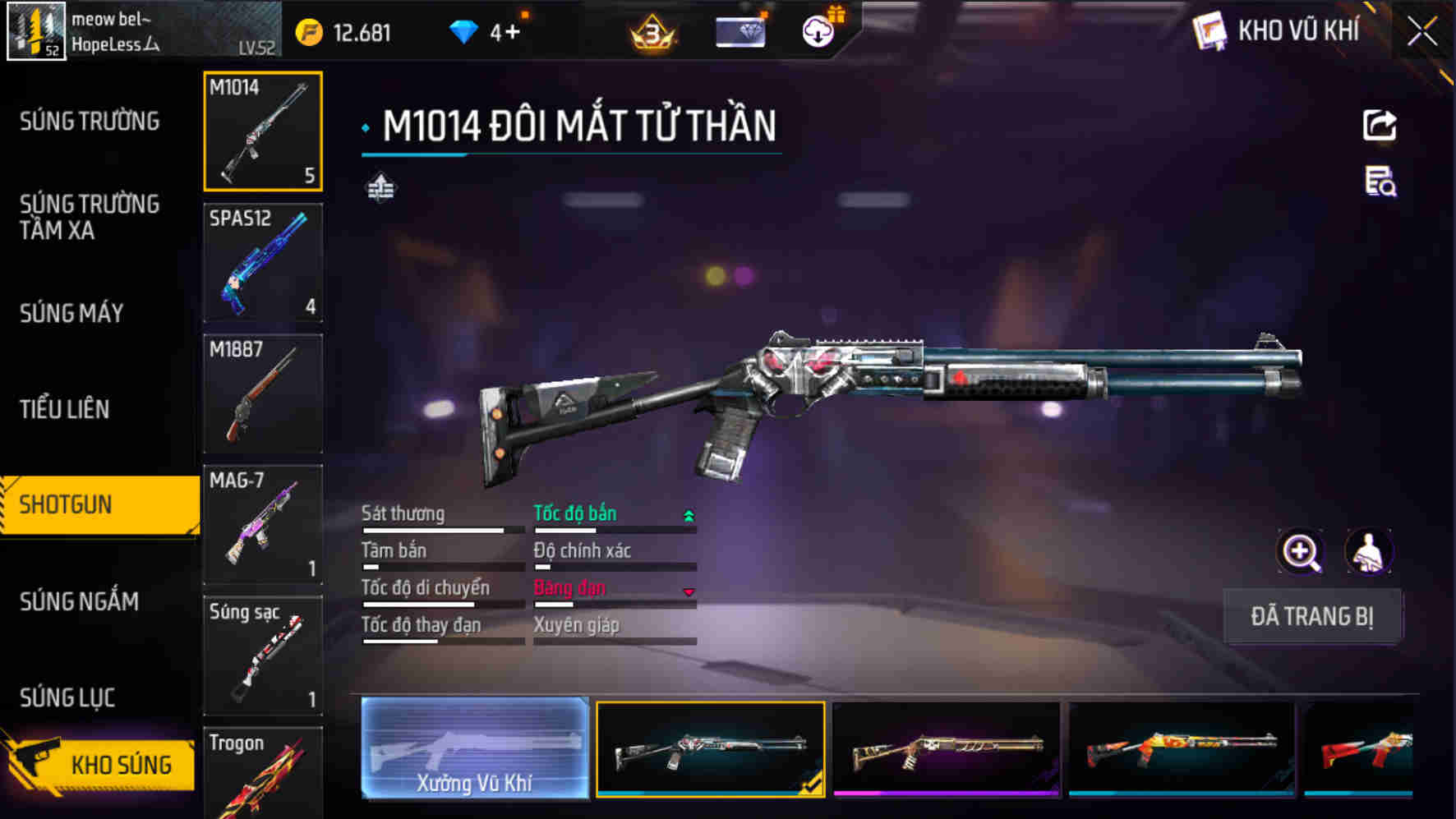Select the Súng Máy category
The width and height of the screenshot is (1456, 819).
tap(71, 313)
